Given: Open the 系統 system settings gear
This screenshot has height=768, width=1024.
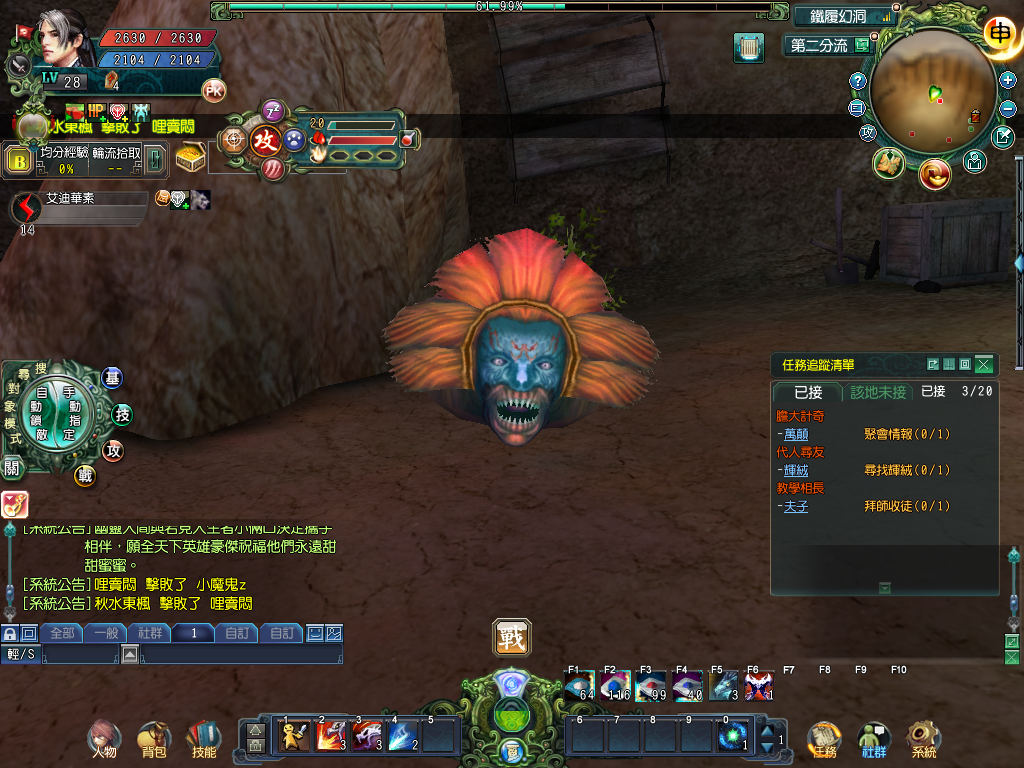Looking at the screenshot, I should point(923,739).
